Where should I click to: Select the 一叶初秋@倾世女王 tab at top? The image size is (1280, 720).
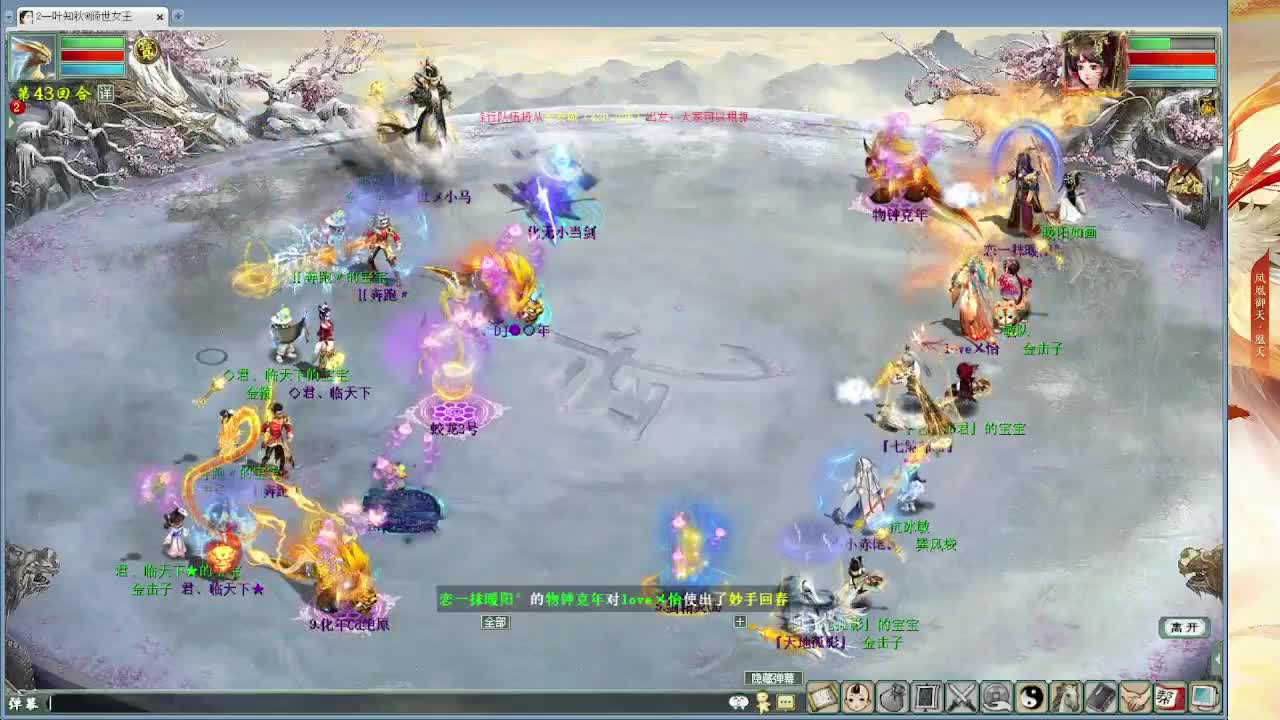(80, 16)
